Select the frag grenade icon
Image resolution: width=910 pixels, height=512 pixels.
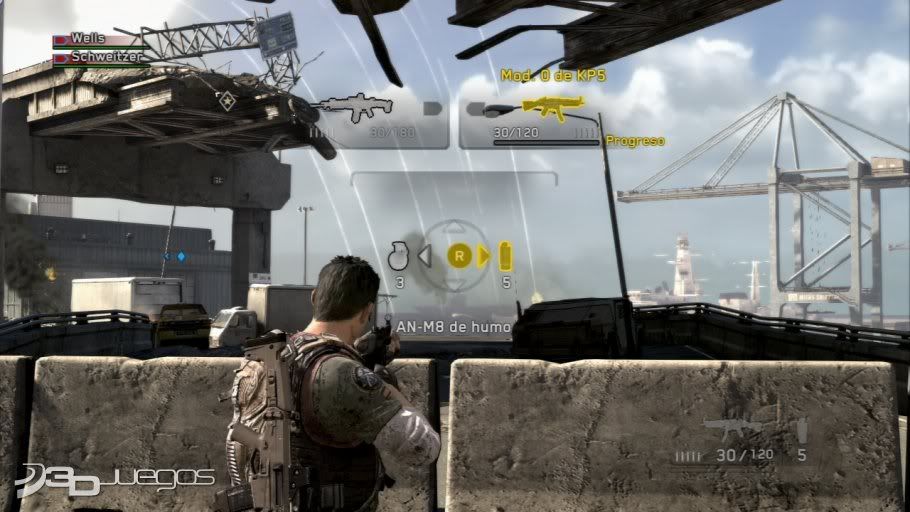click(x=398, y=257)
